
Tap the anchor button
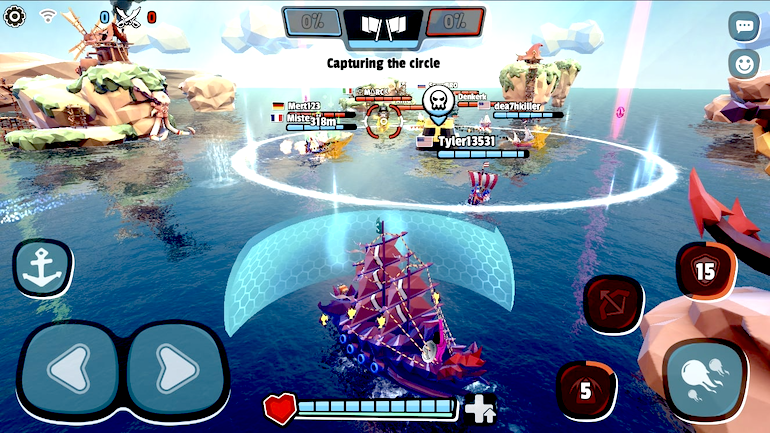point(42,267)
